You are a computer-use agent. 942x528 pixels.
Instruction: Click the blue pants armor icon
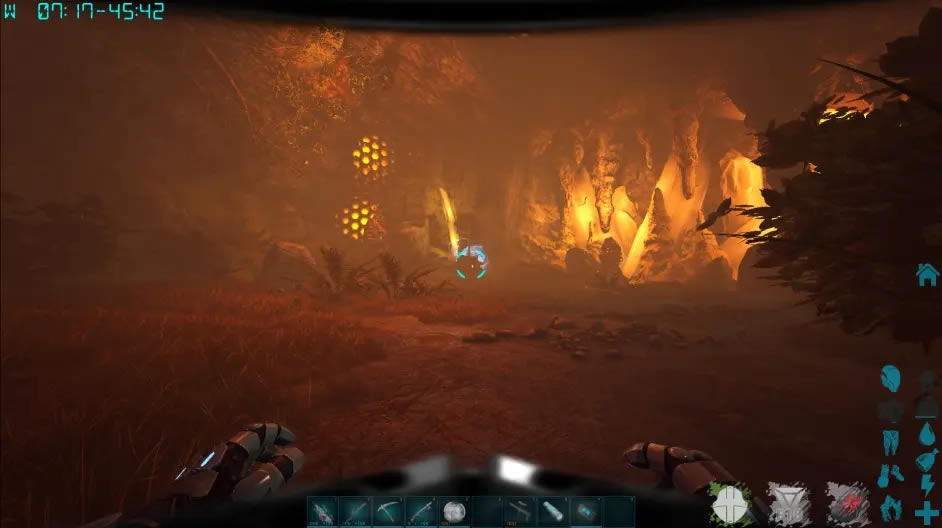pos(890,441)
